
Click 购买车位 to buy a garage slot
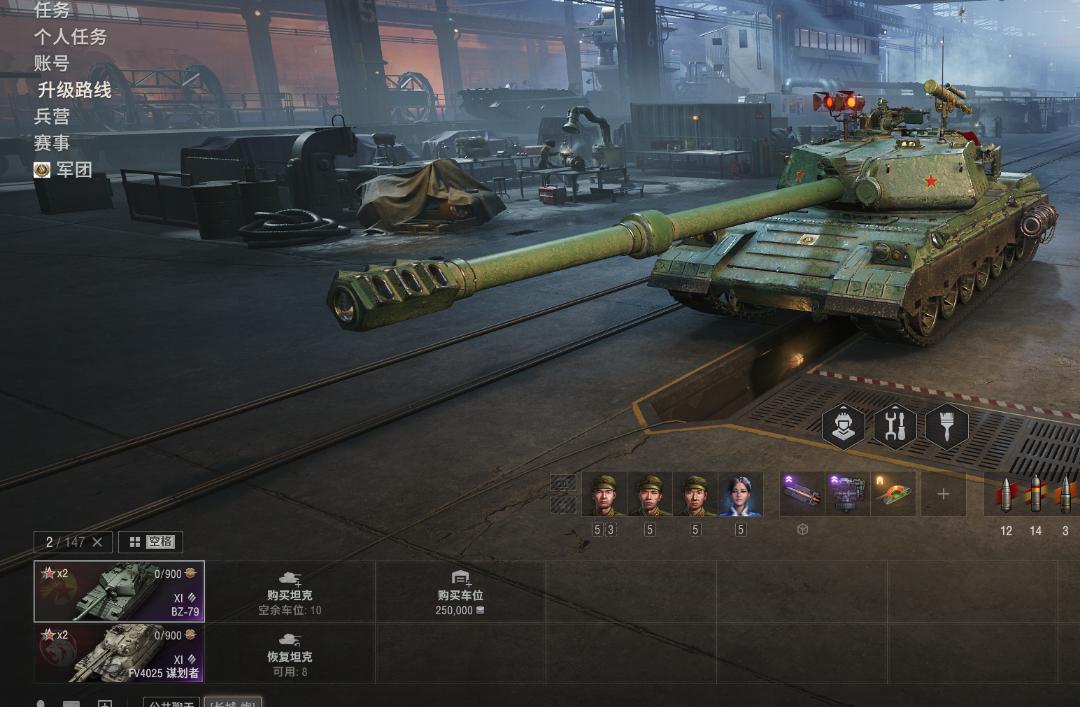click(460, 592)
